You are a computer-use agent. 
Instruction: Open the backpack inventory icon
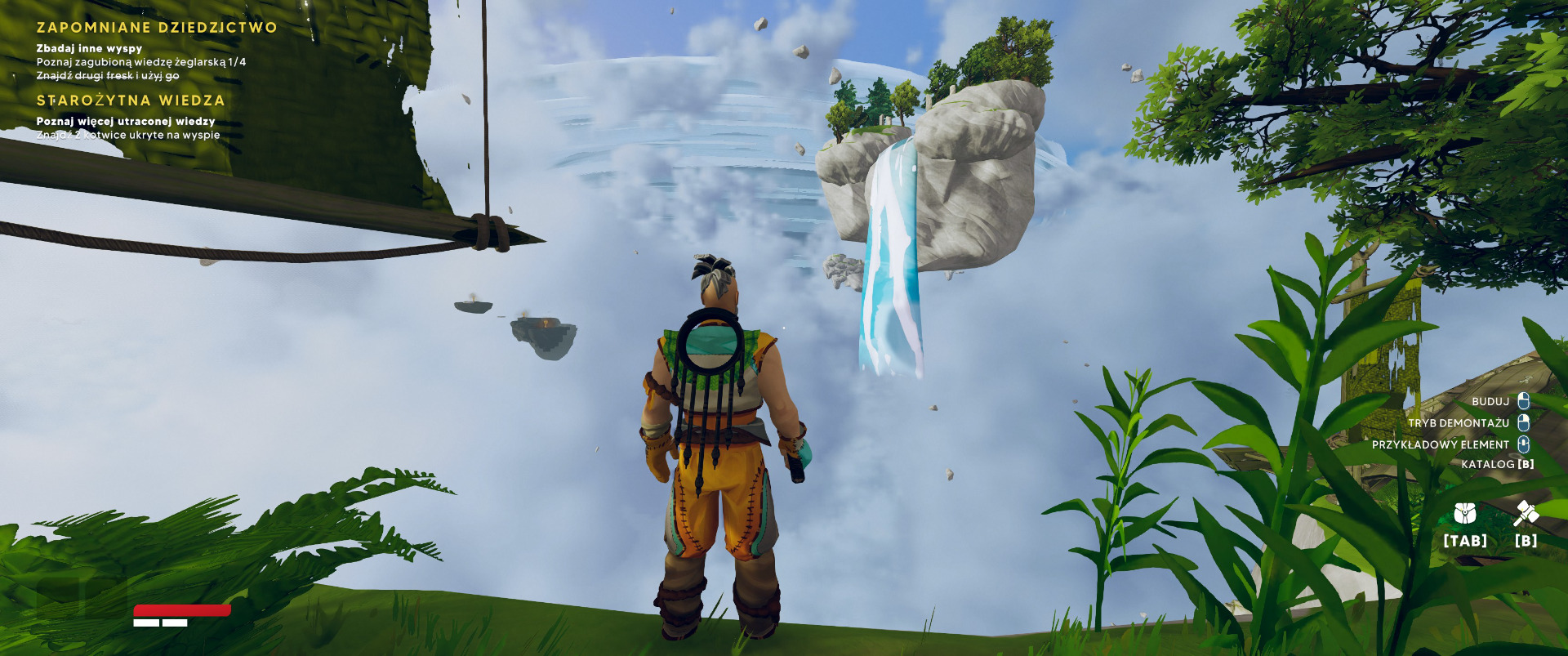(1465, 514)
